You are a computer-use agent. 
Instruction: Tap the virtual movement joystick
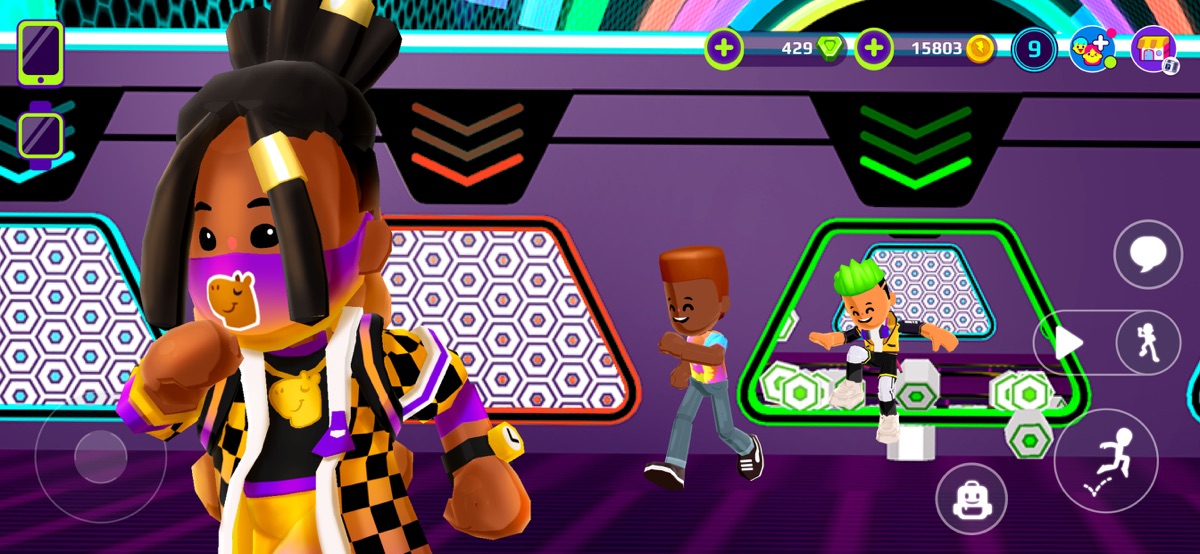[x=100, y=457]
